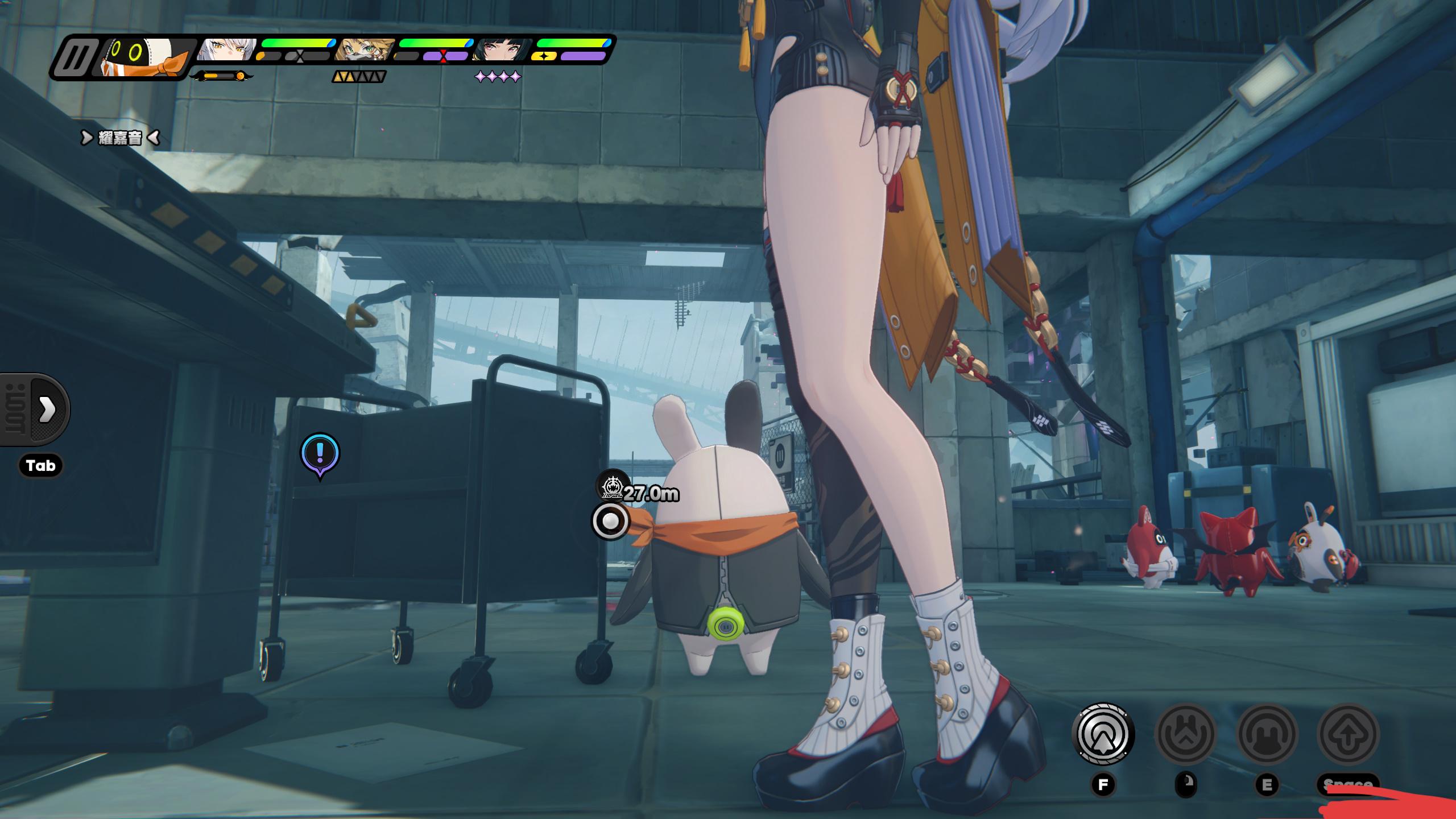Expand the loot side panel arrow
This screenshot has height=819, width=1456.
pos(47,409)
